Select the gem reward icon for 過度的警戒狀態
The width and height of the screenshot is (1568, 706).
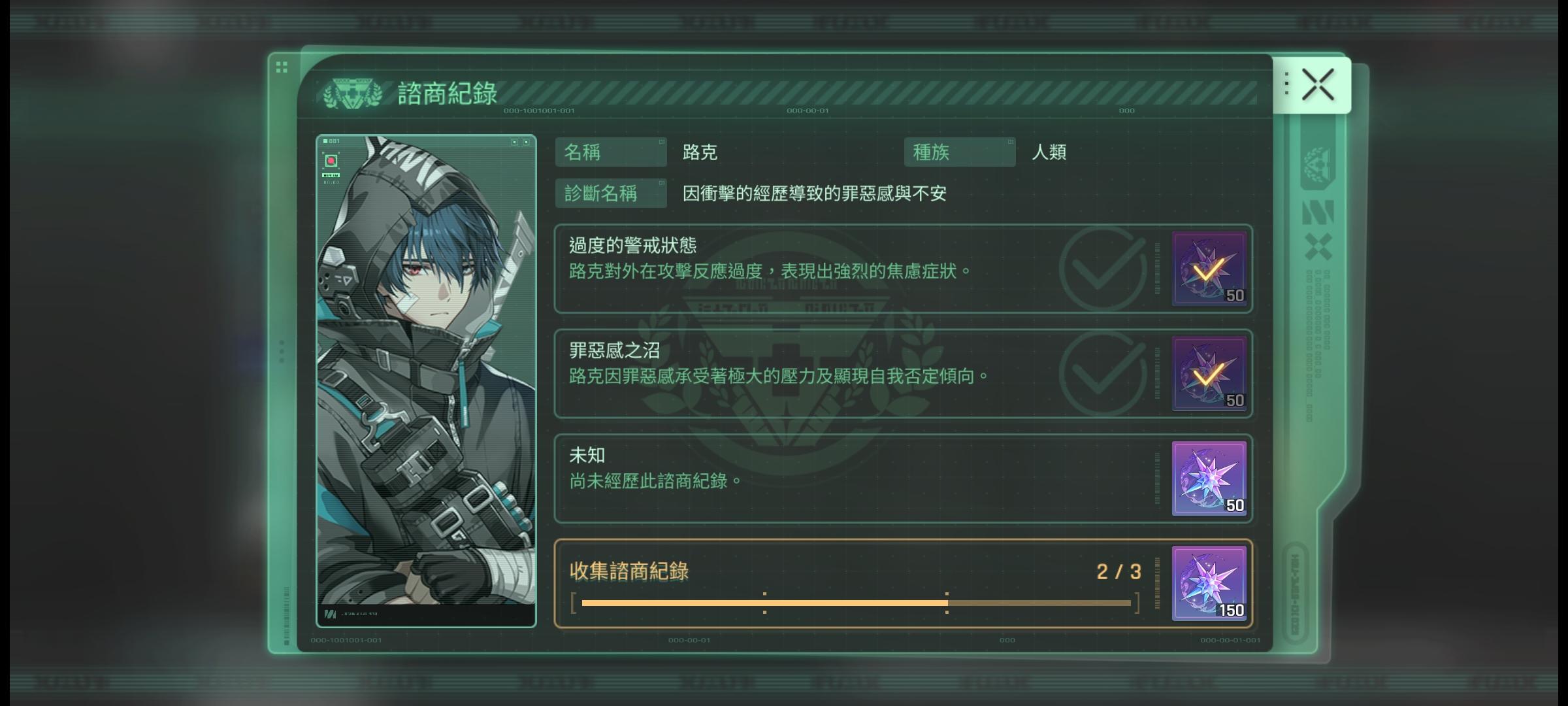1209,269
